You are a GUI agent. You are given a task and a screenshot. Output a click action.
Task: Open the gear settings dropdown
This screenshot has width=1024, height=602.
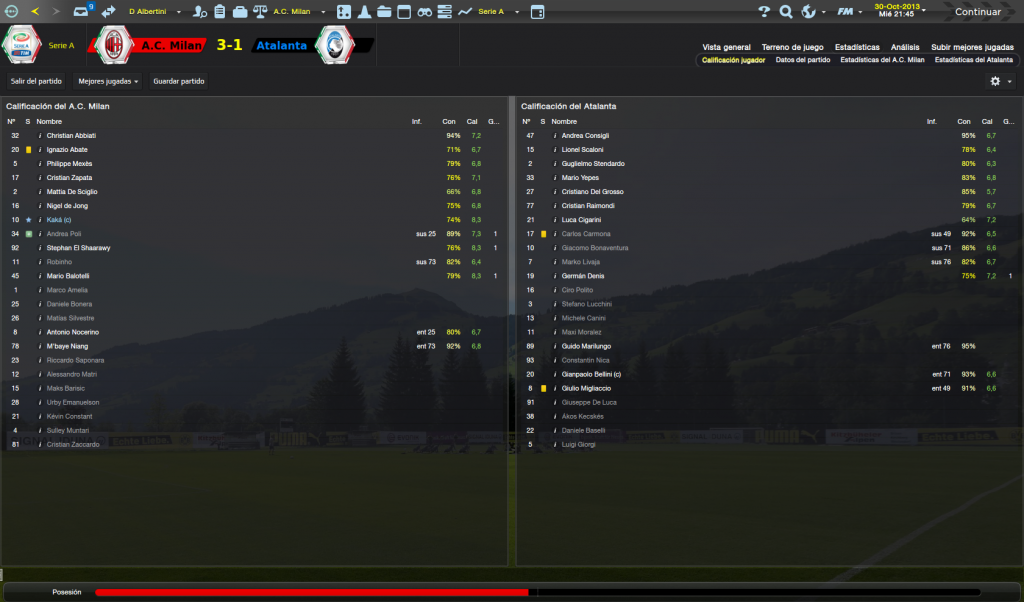point(1000,81)
